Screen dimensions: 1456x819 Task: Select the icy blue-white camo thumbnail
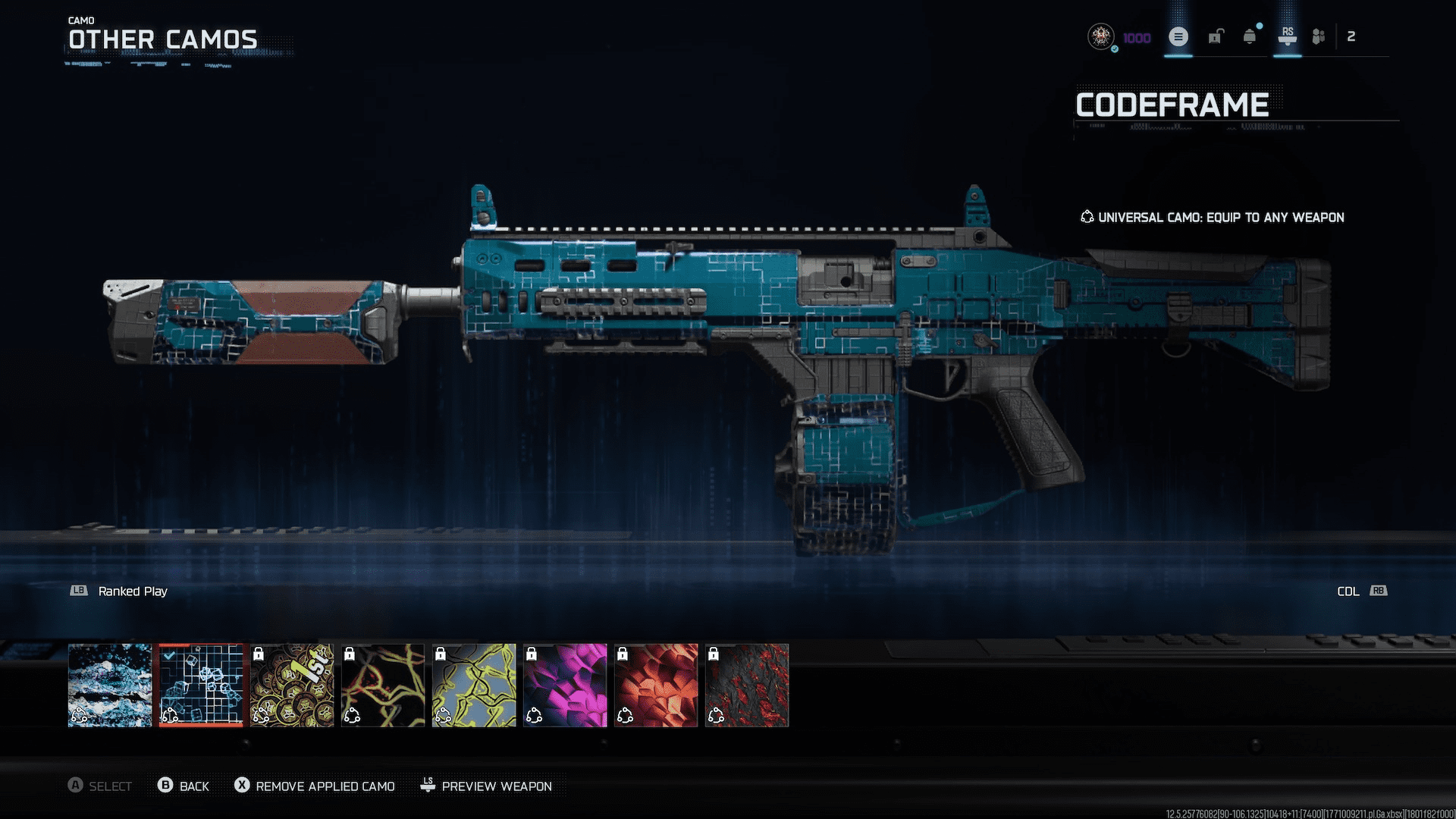click(x=110, y=685)
